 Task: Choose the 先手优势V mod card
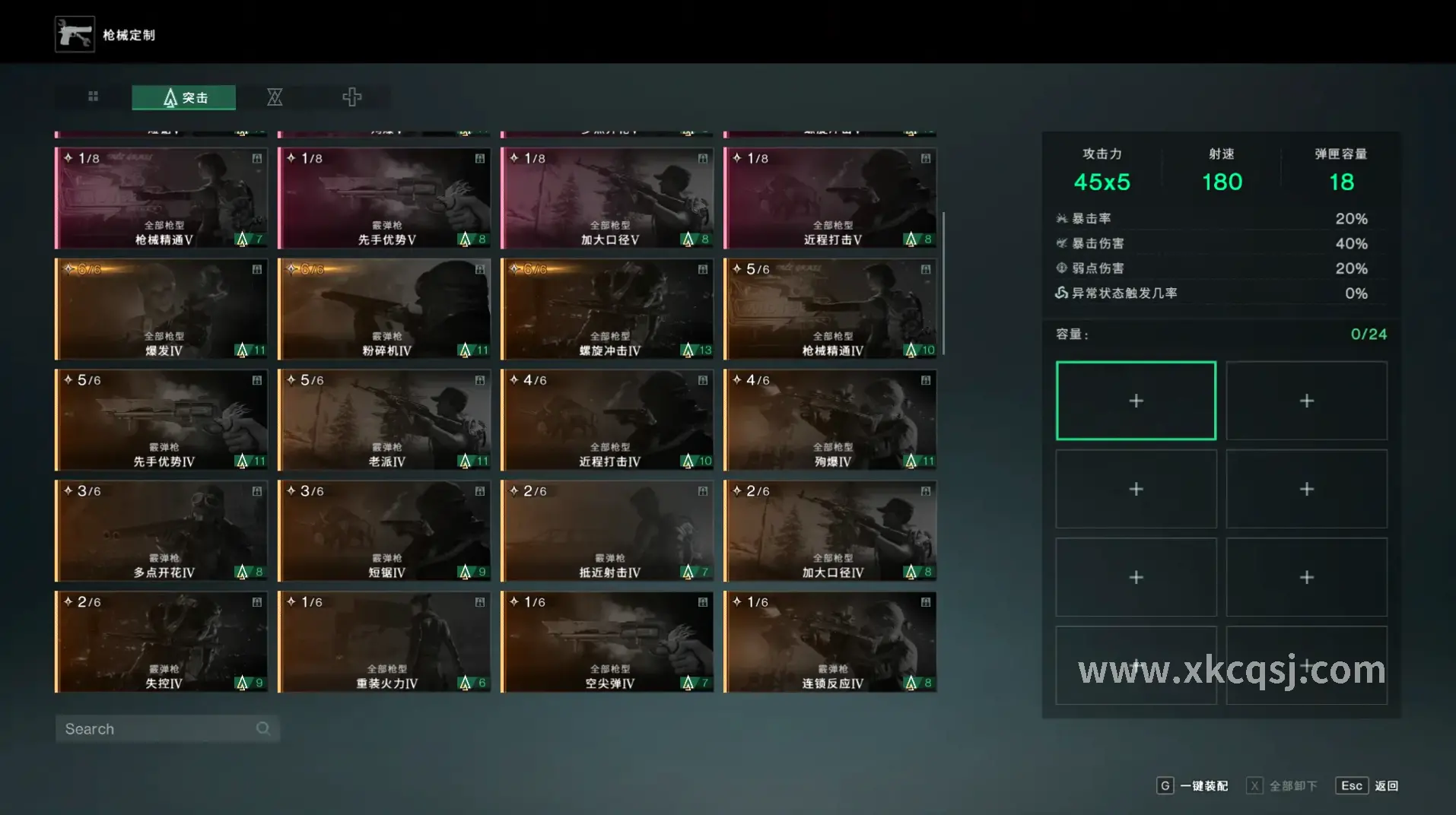(384, 198)
